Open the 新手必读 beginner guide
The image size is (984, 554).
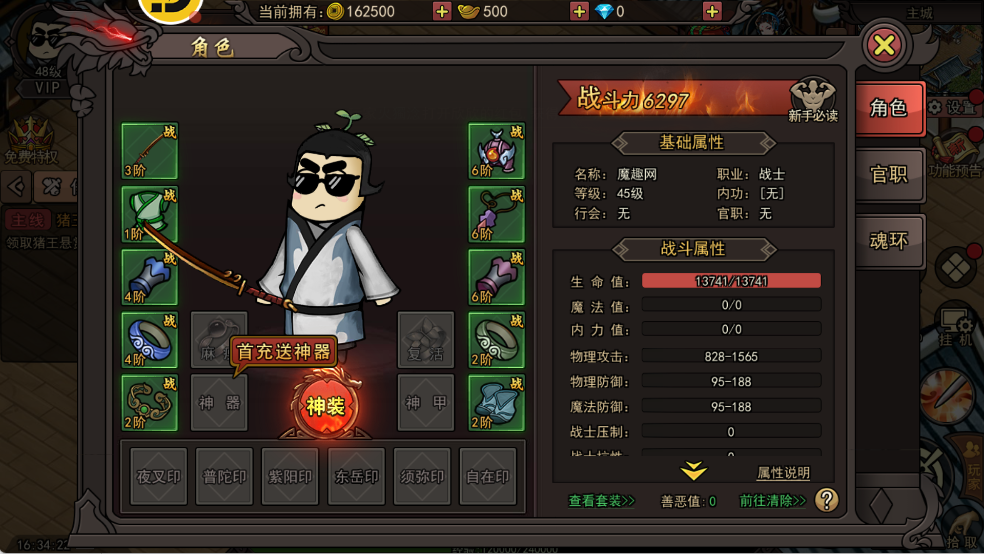pyautogui.click(x=812, y=101)
